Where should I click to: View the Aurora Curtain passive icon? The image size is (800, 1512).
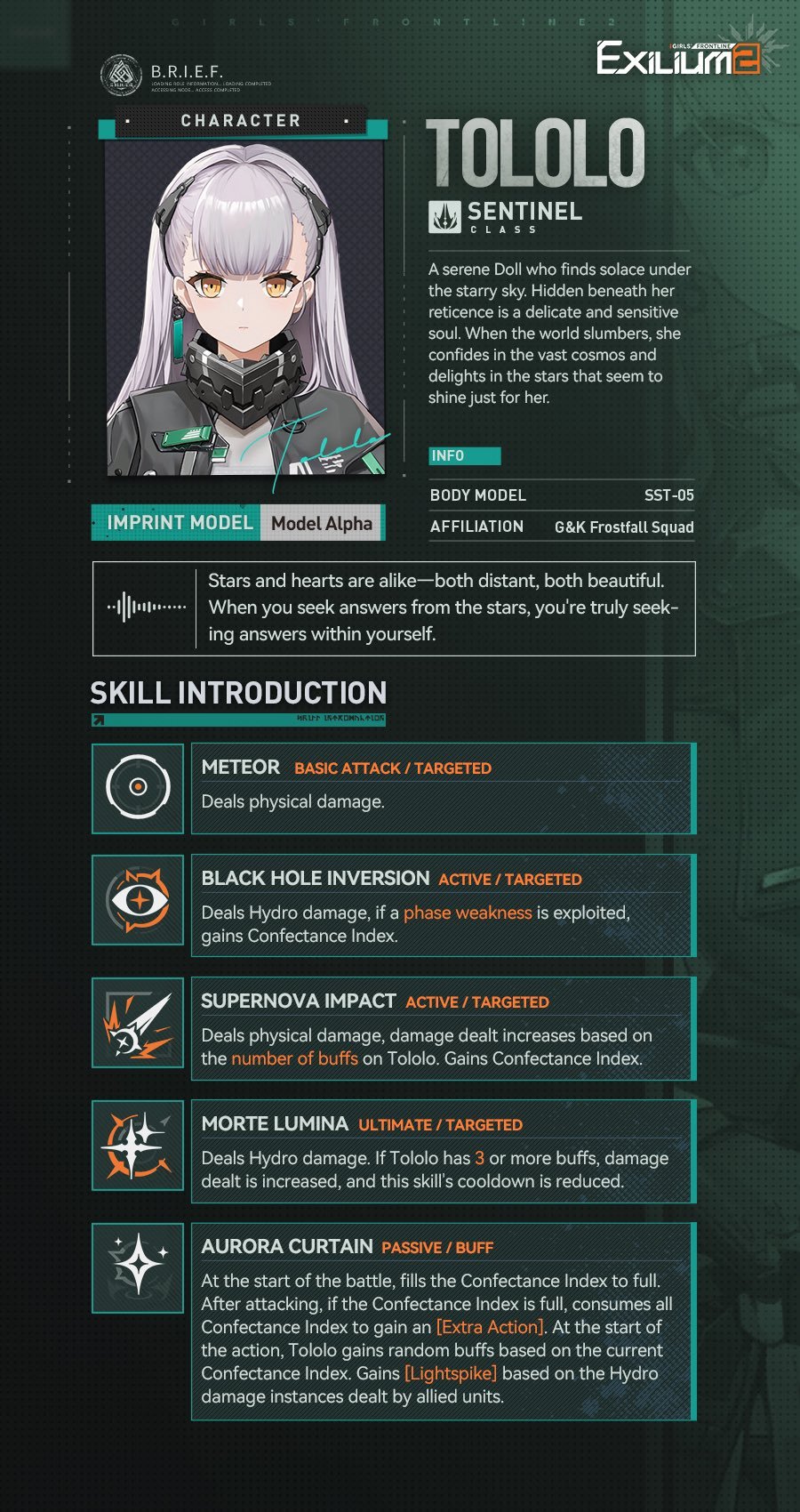138,1267
